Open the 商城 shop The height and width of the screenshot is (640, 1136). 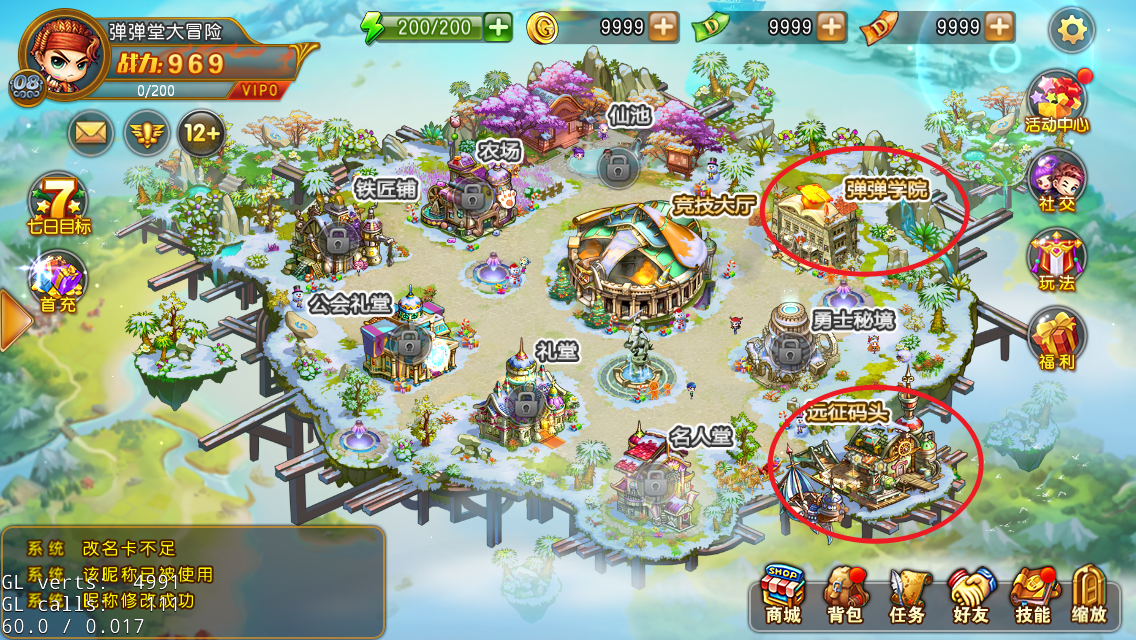(x=782, y=595)
